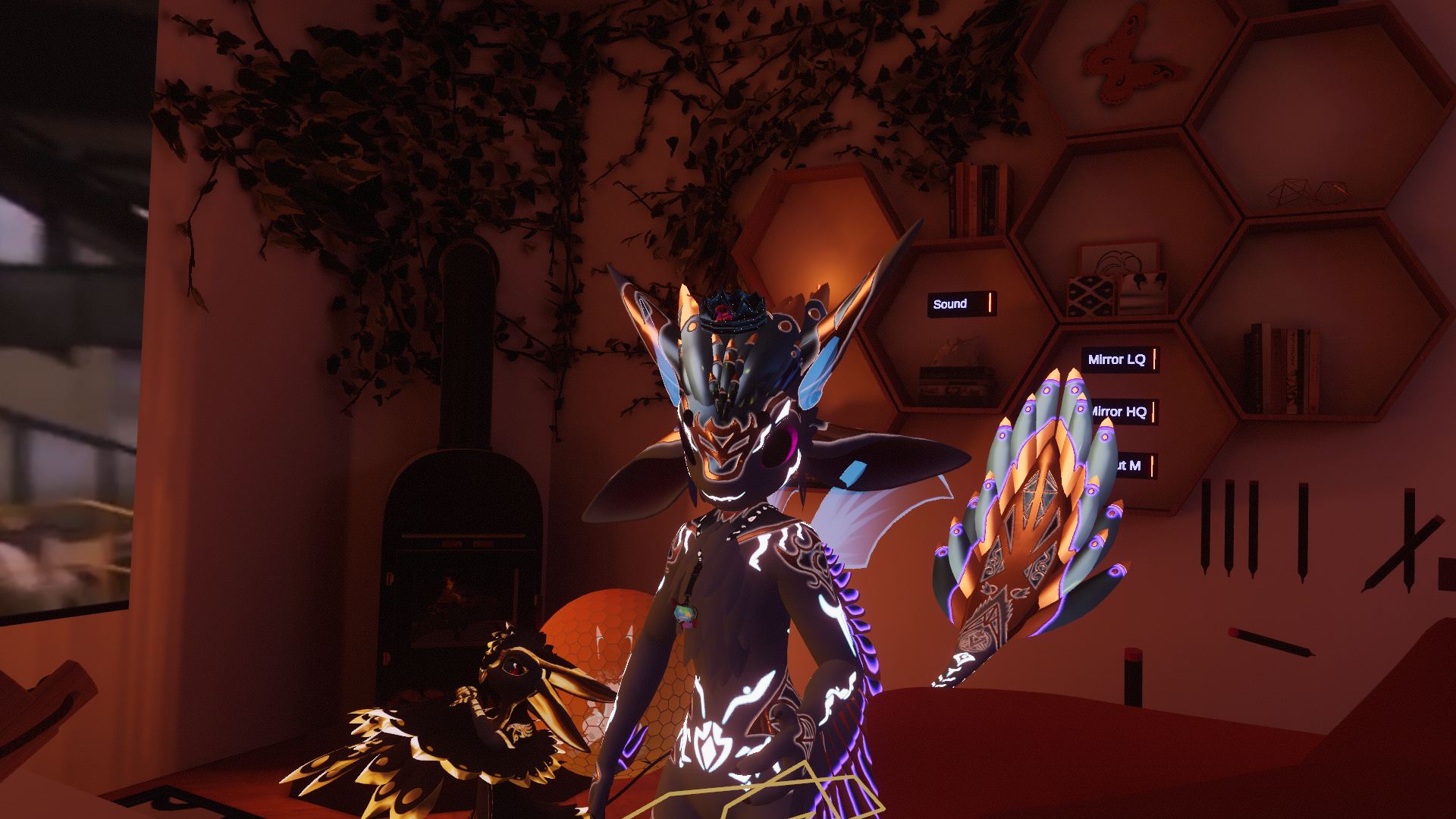1456x819 pixels.
Task: Enable the Mirror HQ toggle
Action: click(1123, 412)
